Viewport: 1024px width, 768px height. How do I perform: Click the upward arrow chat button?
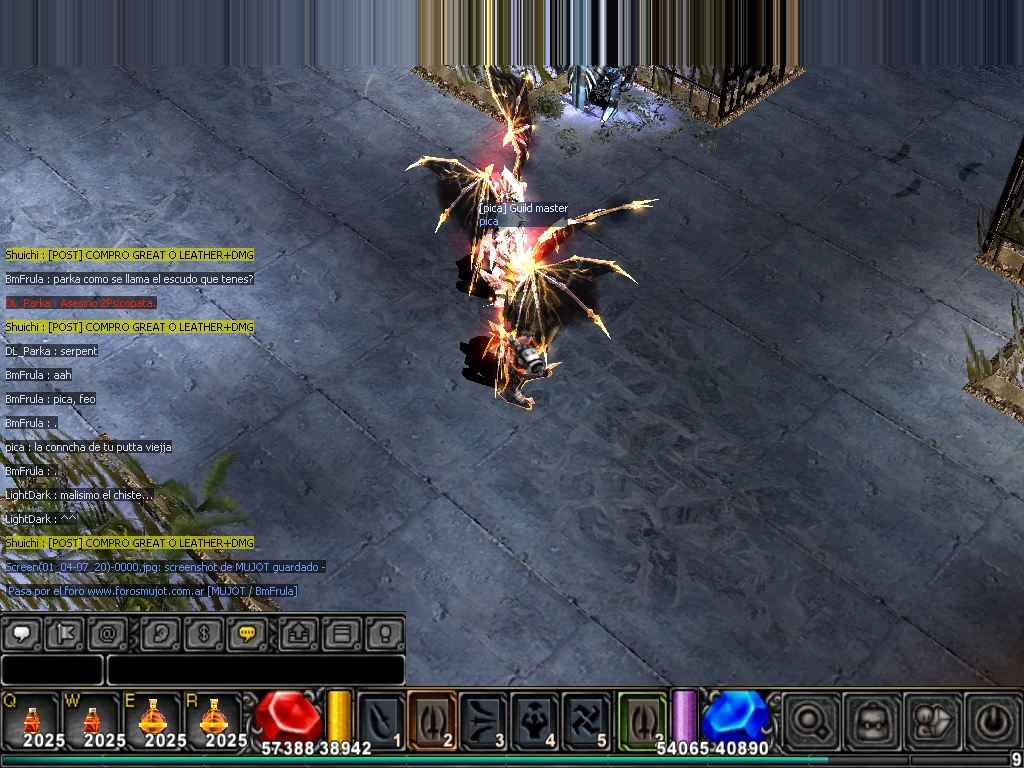pyautogui.click(x=297, y=633)
